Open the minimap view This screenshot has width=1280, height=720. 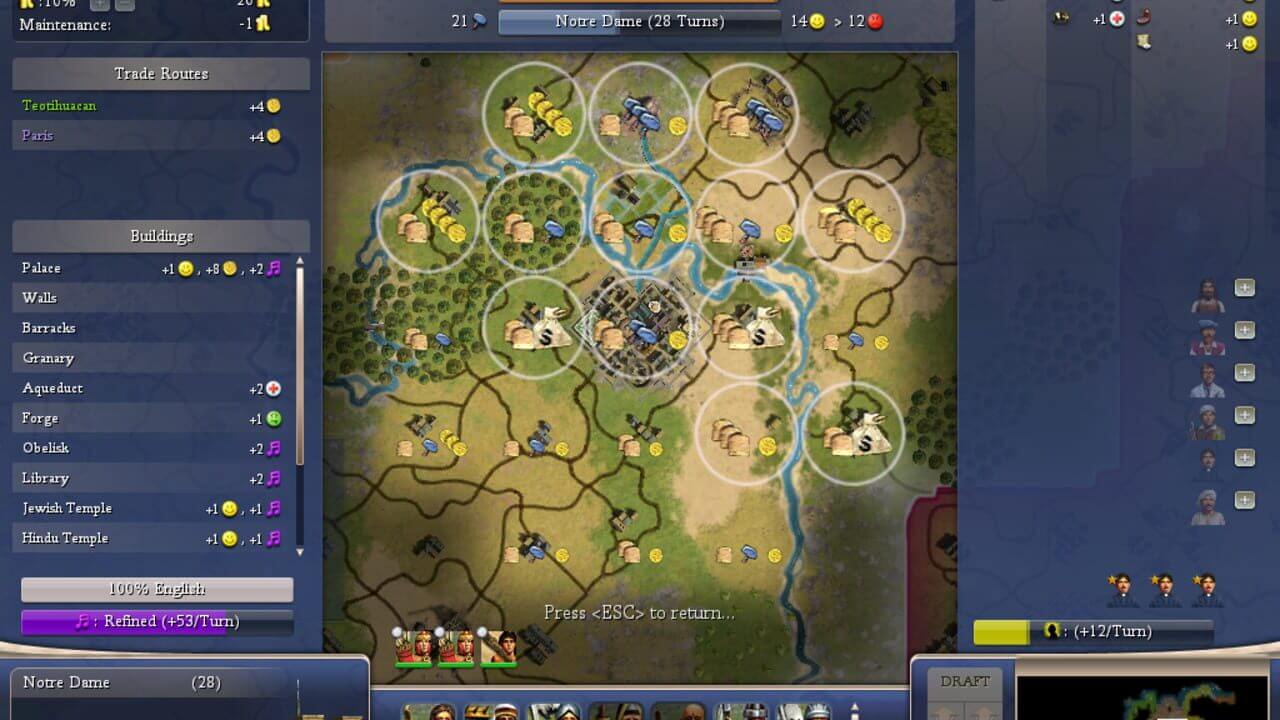point(1140,698)
